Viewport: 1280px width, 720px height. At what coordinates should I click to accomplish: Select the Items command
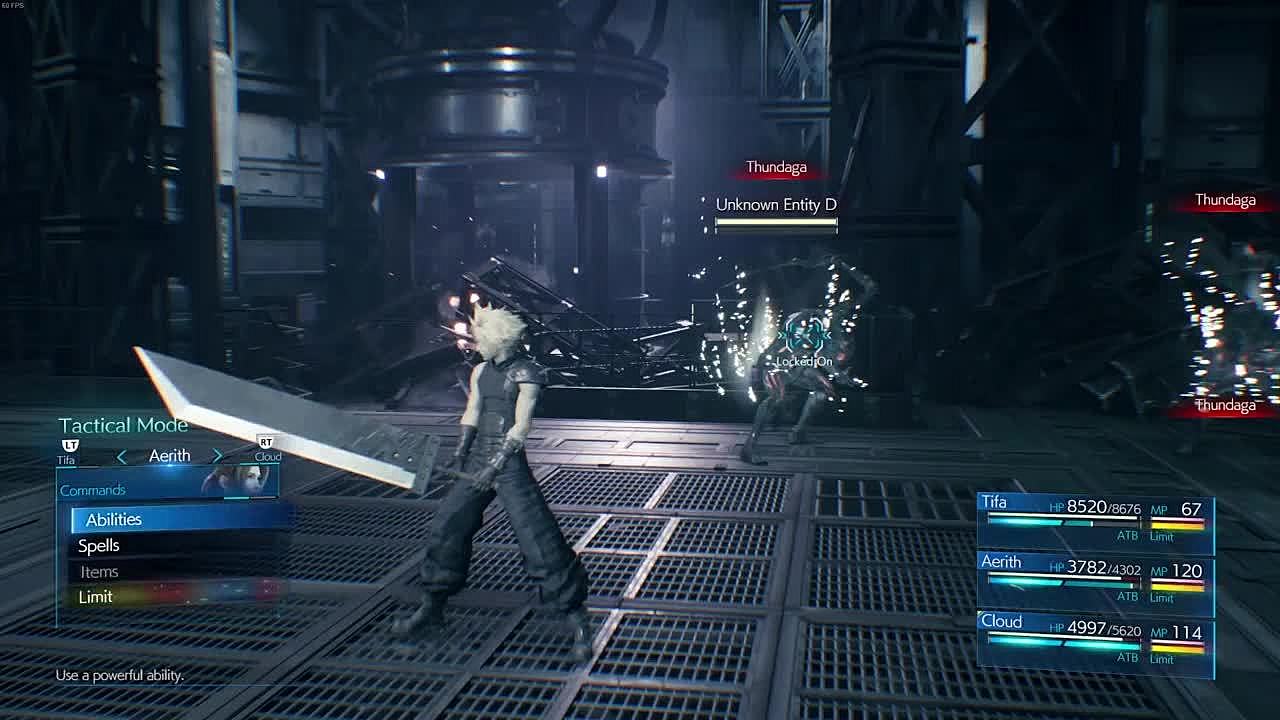point(100,572)
